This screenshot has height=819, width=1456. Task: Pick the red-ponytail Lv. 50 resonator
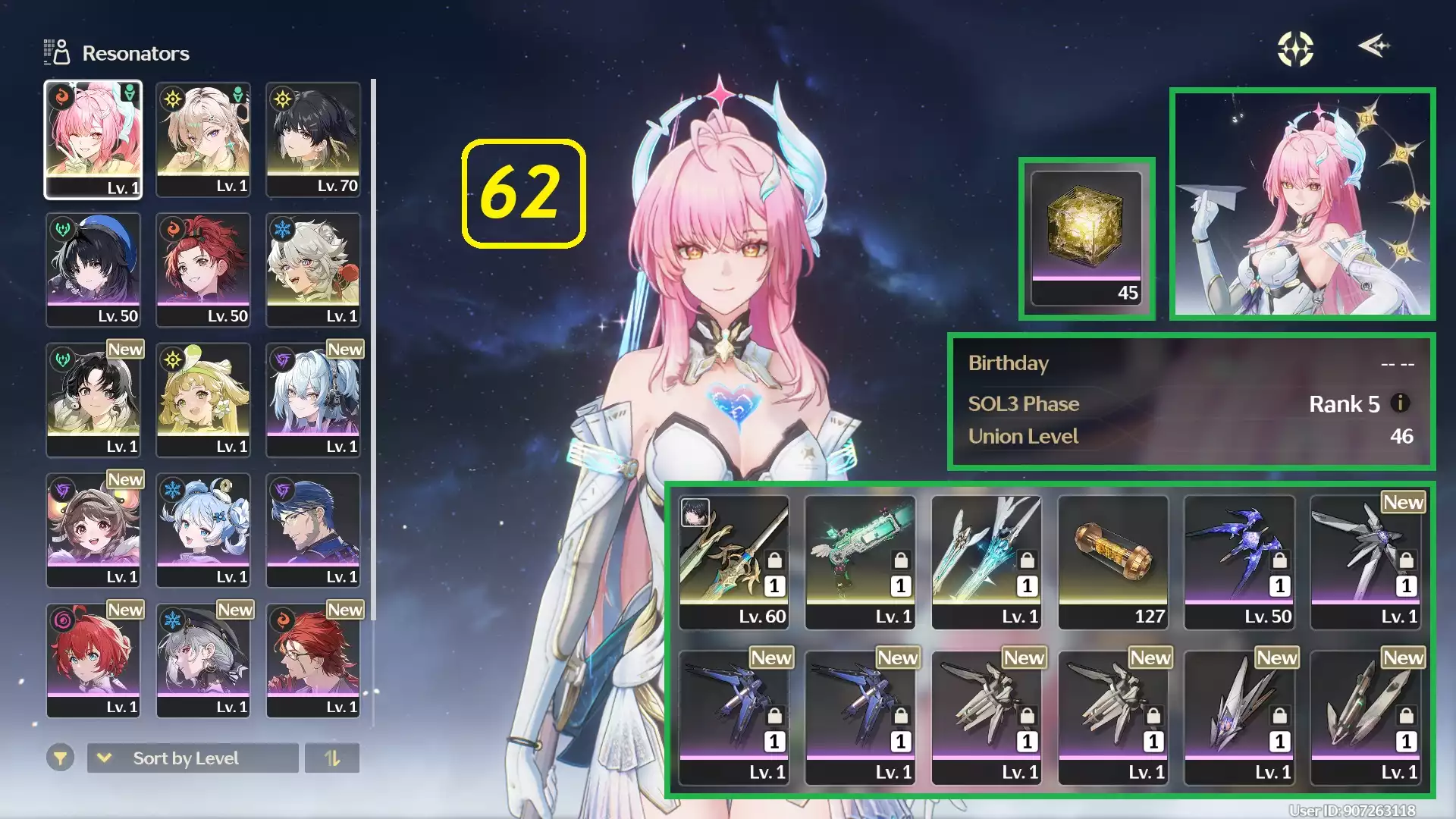click(x=203, y=270)
